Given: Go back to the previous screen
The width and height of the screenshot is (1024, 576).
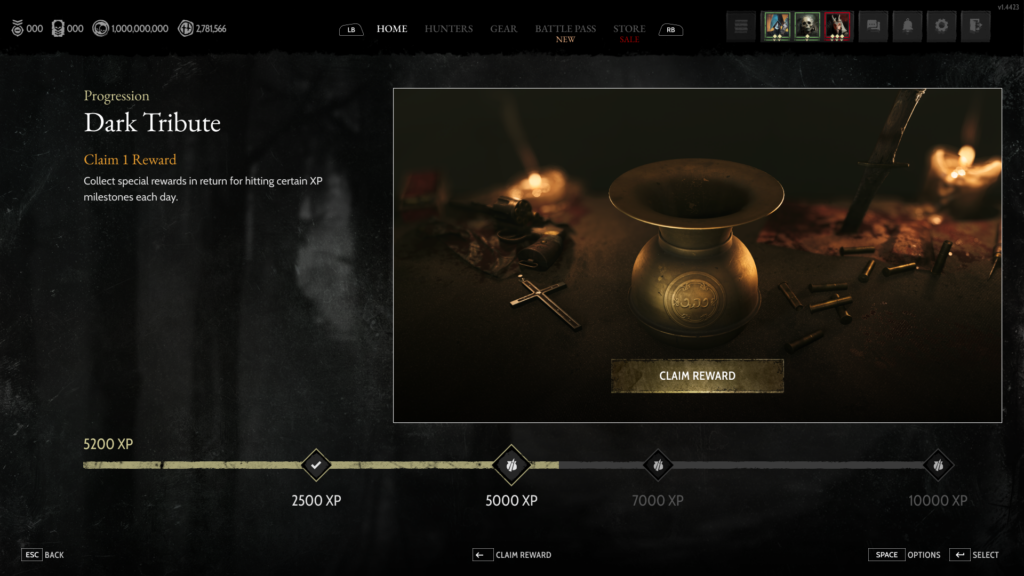Looking at the screenshot, I should [43, 555].
